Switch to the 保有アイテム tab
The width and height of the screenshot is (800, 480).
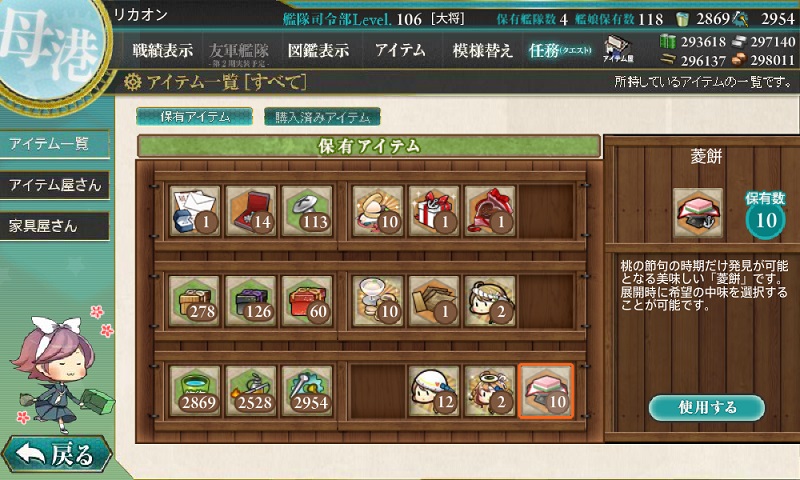coord(195,116)
